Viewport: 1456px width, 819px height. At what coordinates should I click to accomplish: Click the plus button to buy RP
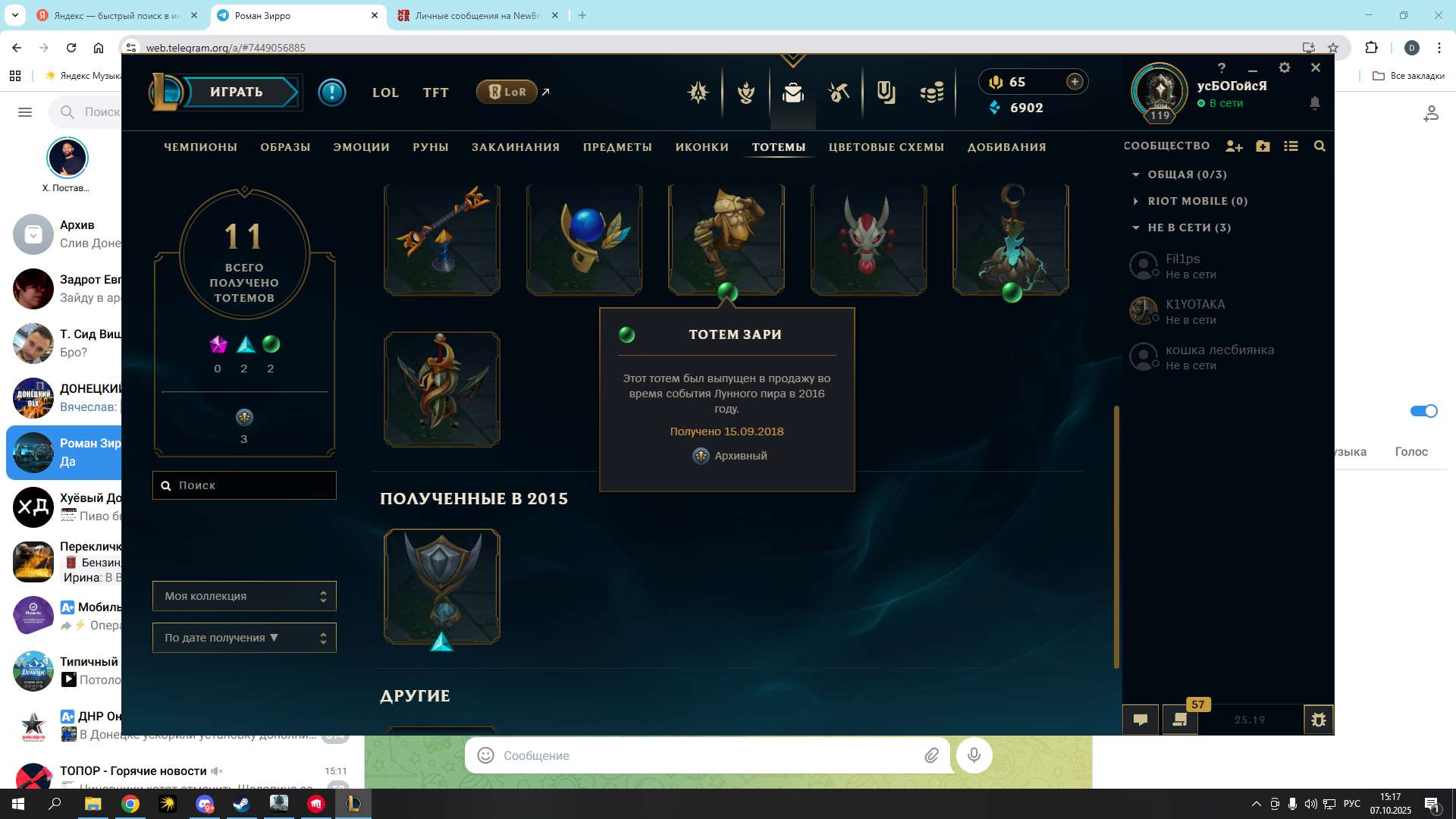(x=1074, y=81)
